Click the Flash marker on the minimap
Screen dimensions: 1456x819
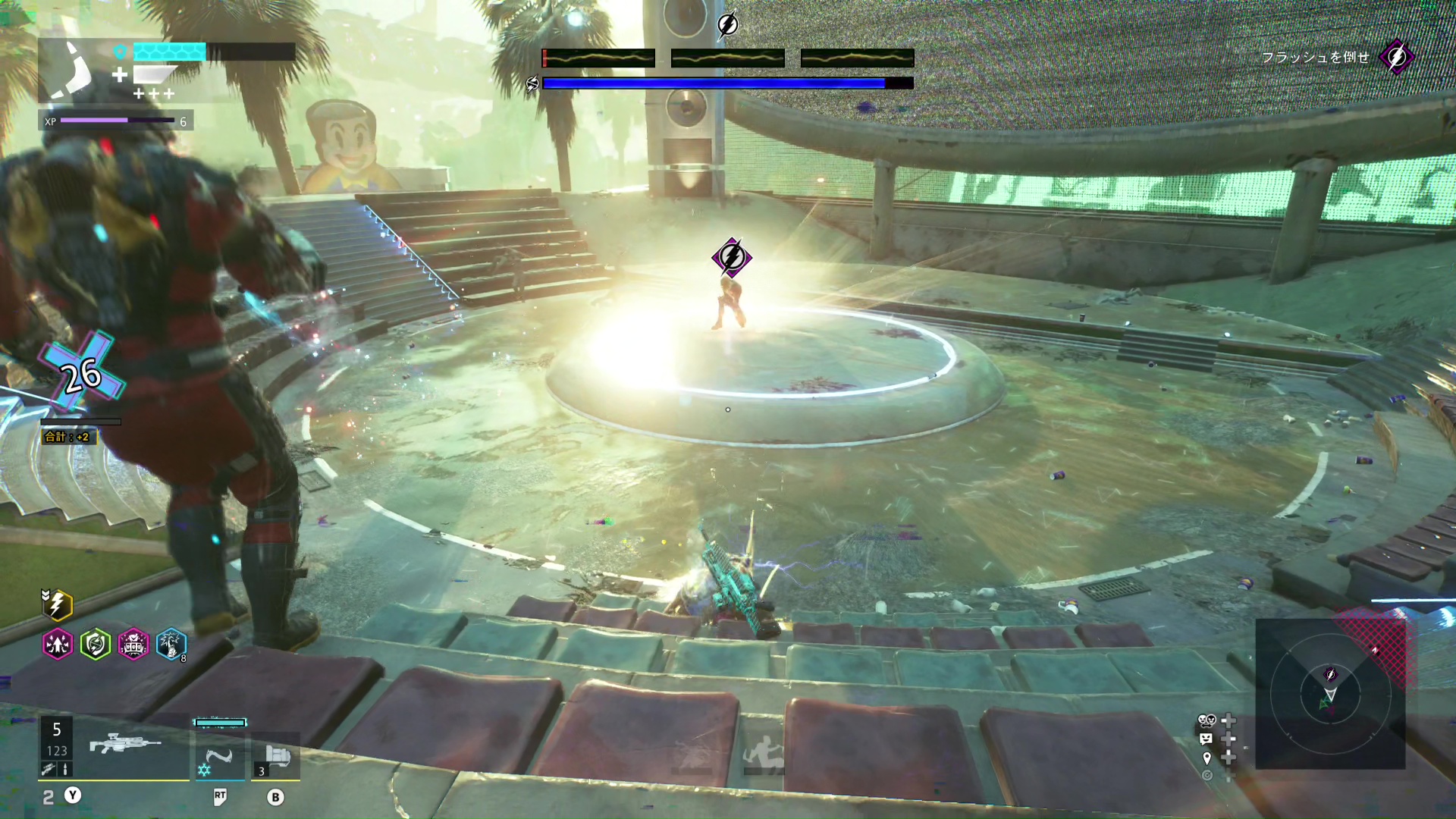[1330, 674]
